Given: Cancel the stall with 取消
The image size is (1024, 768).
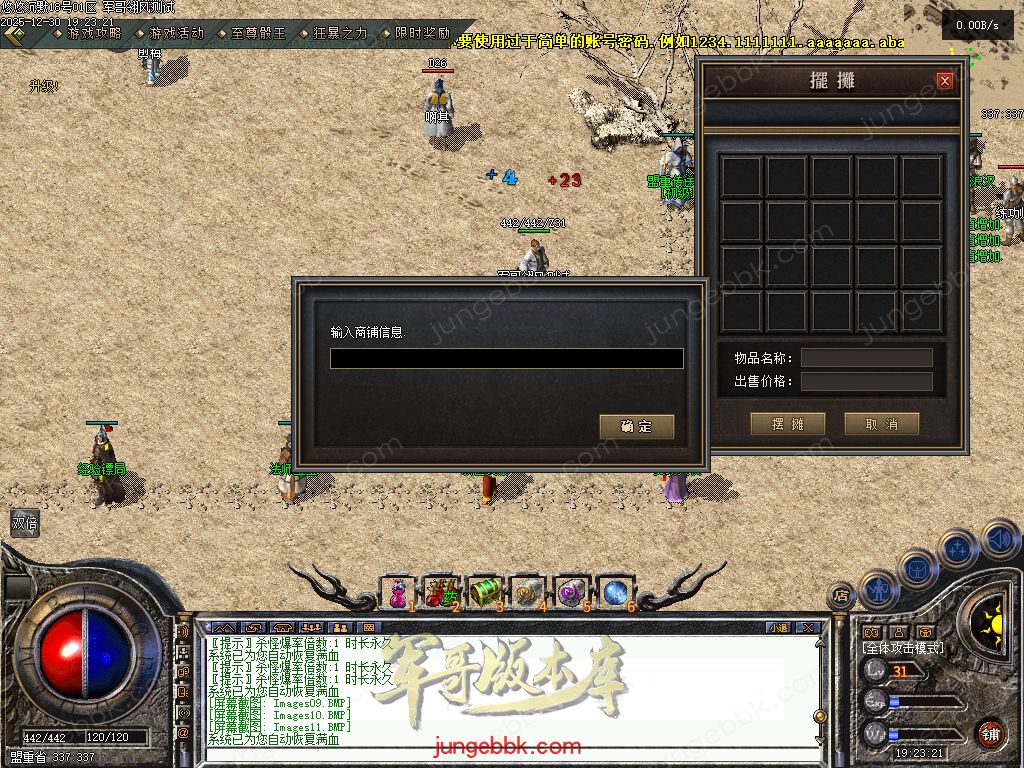Looking at the screenshot, I should coord(881,424).
